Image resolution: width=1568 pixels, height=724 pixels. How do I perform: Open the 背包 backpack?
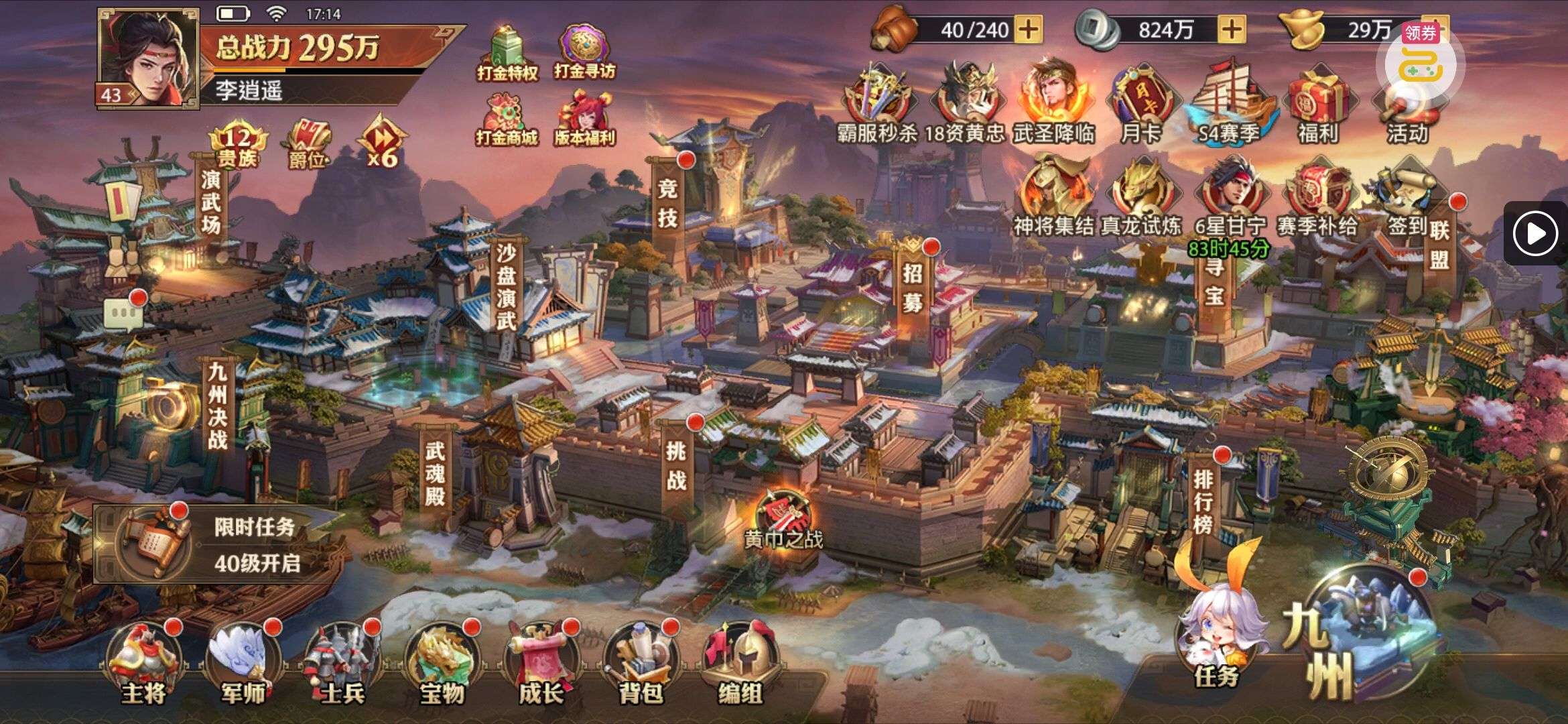639,665
